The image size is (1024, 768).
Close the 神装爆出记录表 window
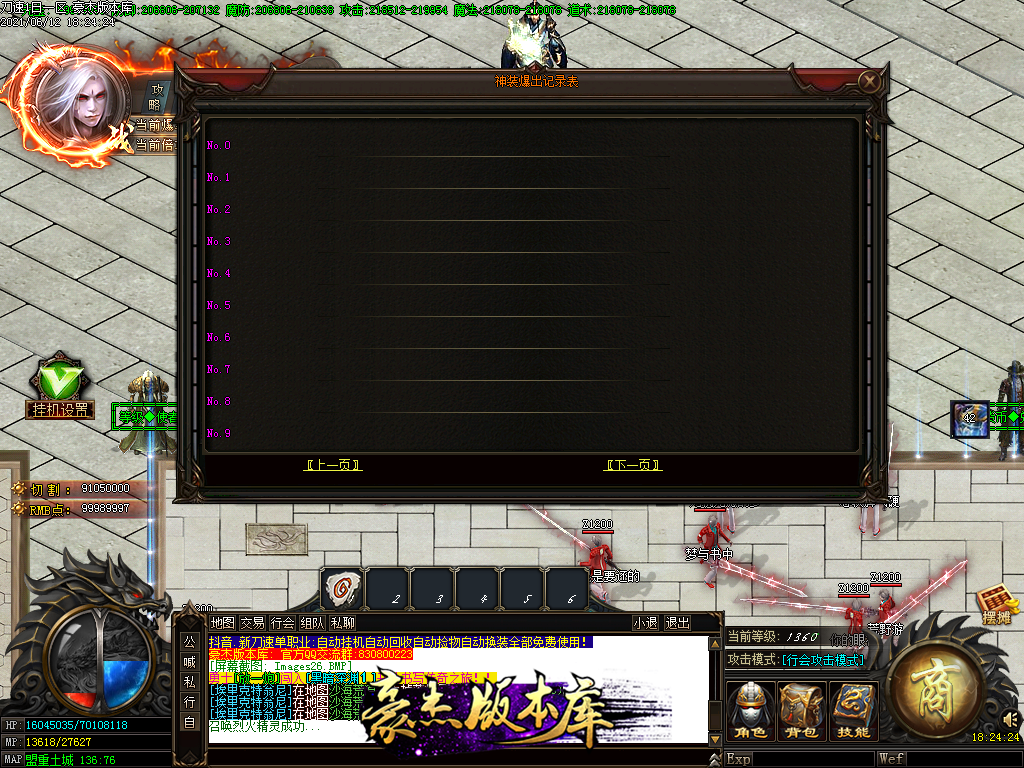[871, 81]
